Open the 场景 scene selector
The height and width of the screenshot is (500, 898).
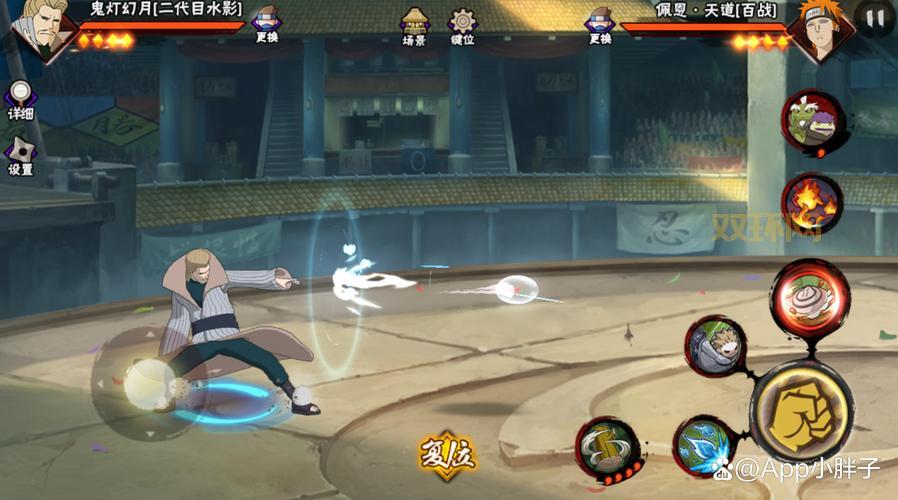coord(414,26)
